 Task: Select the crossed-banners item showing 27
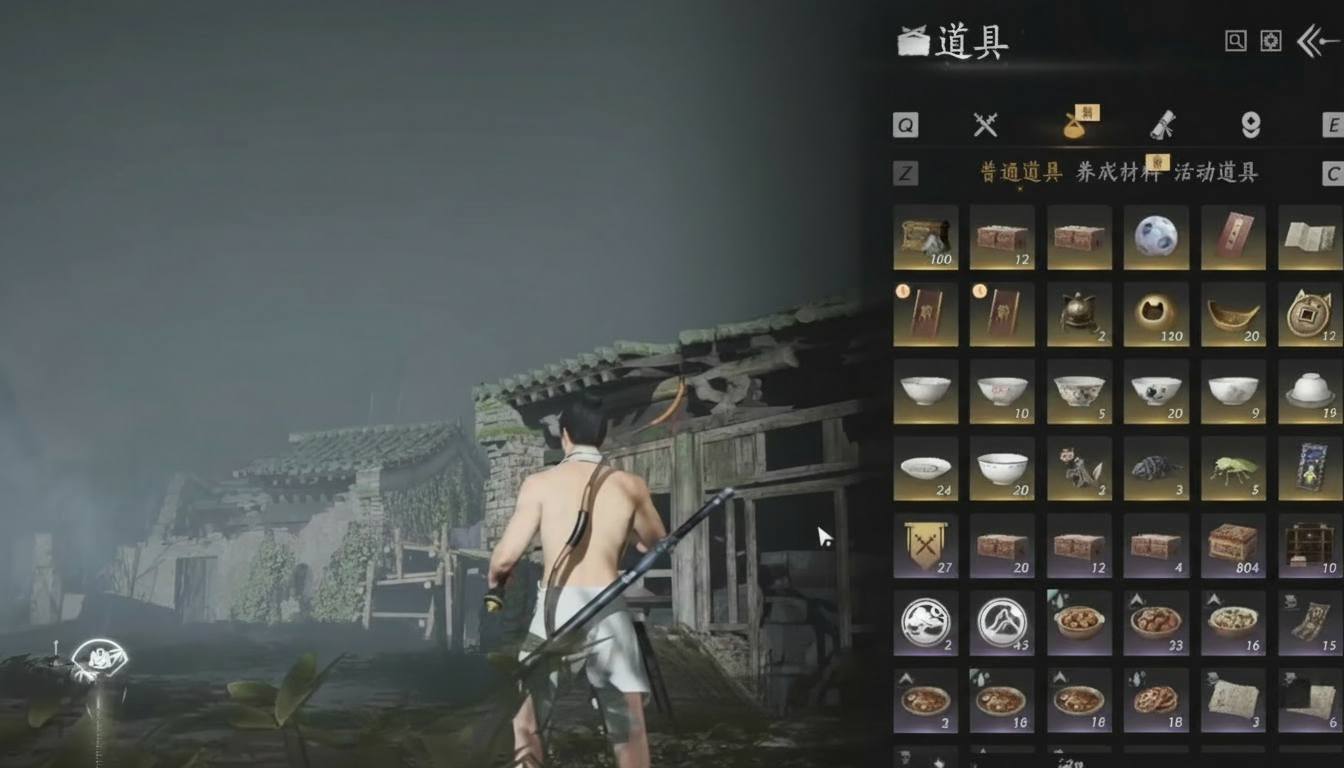pyautogui.click(x=925, y=545)
